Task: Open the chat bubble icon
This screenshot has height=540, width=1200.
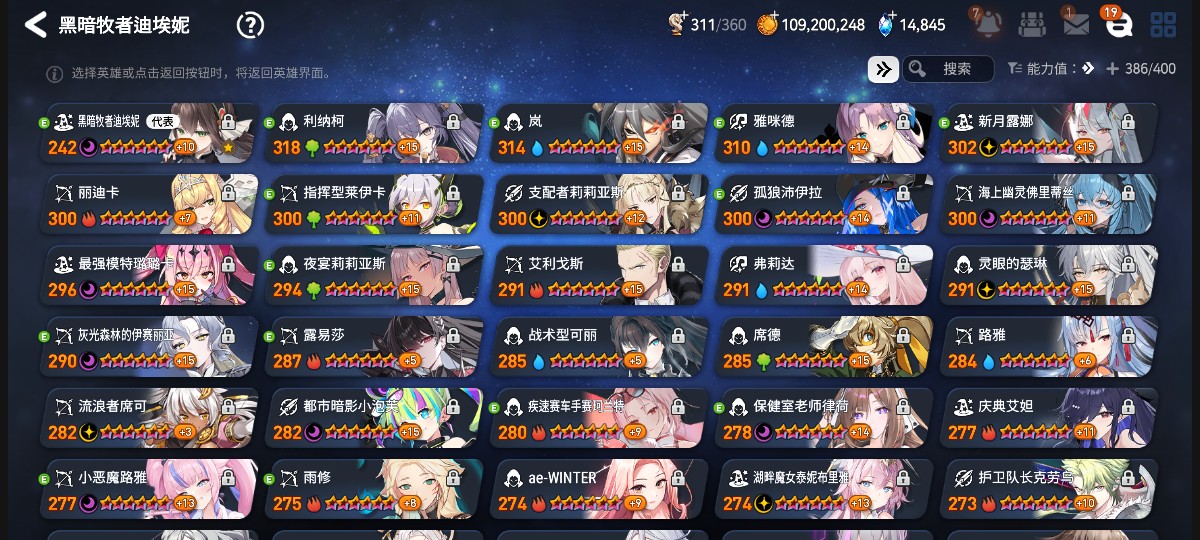Action: click(1118, 25)
